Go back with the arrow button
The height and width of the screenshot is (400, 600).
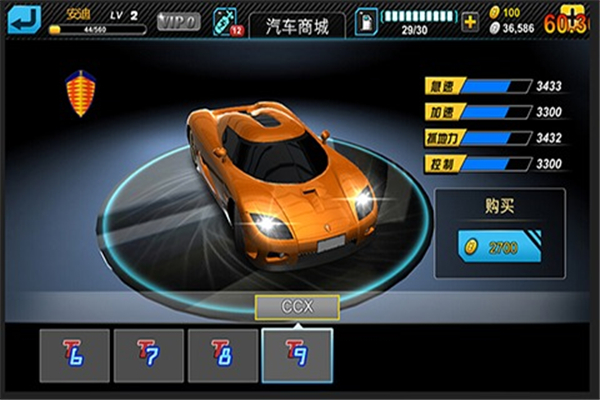coord(23,19)
